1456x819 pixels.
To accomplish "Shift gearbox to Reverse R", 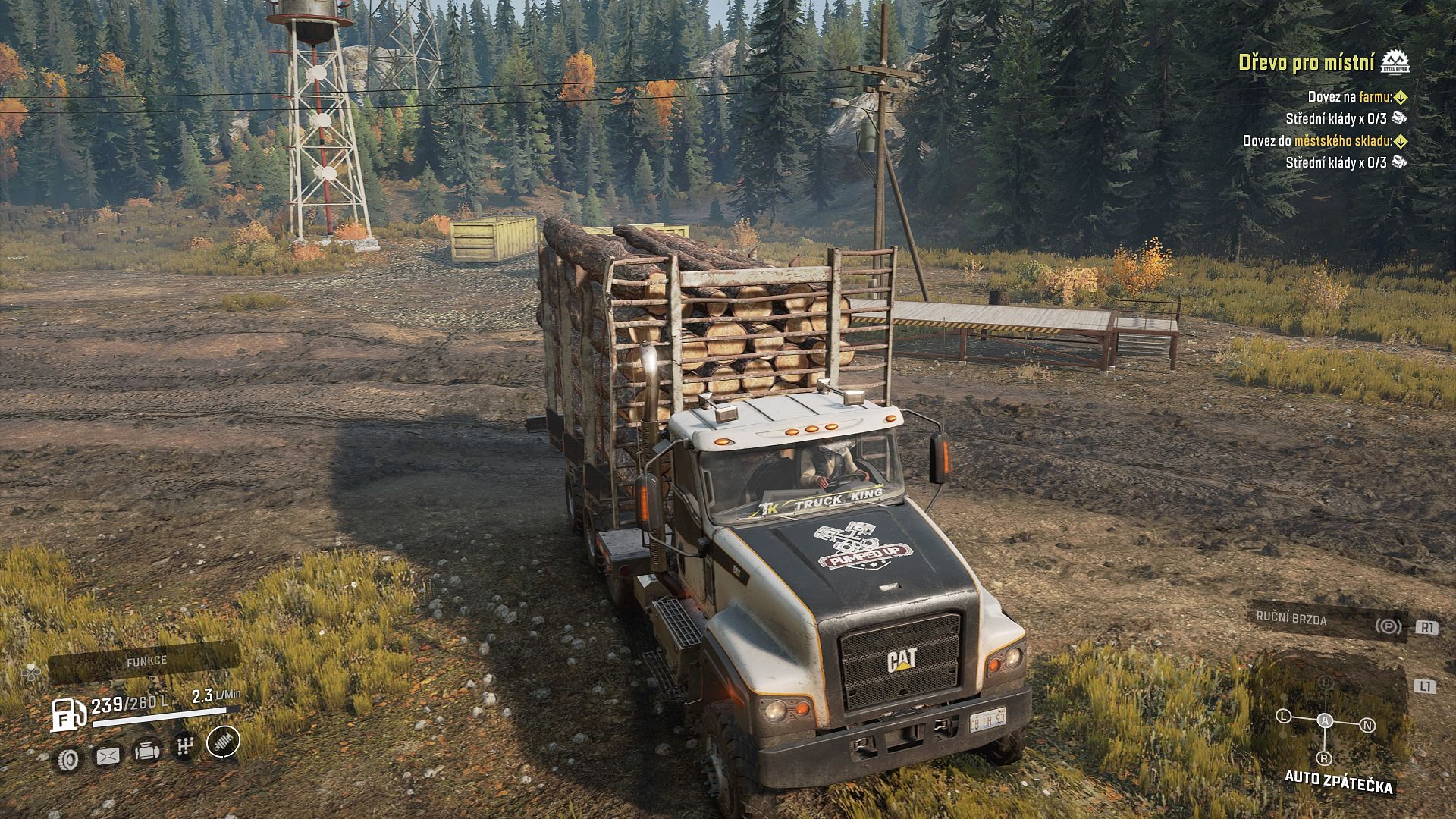I will (x=1323, y=758).
